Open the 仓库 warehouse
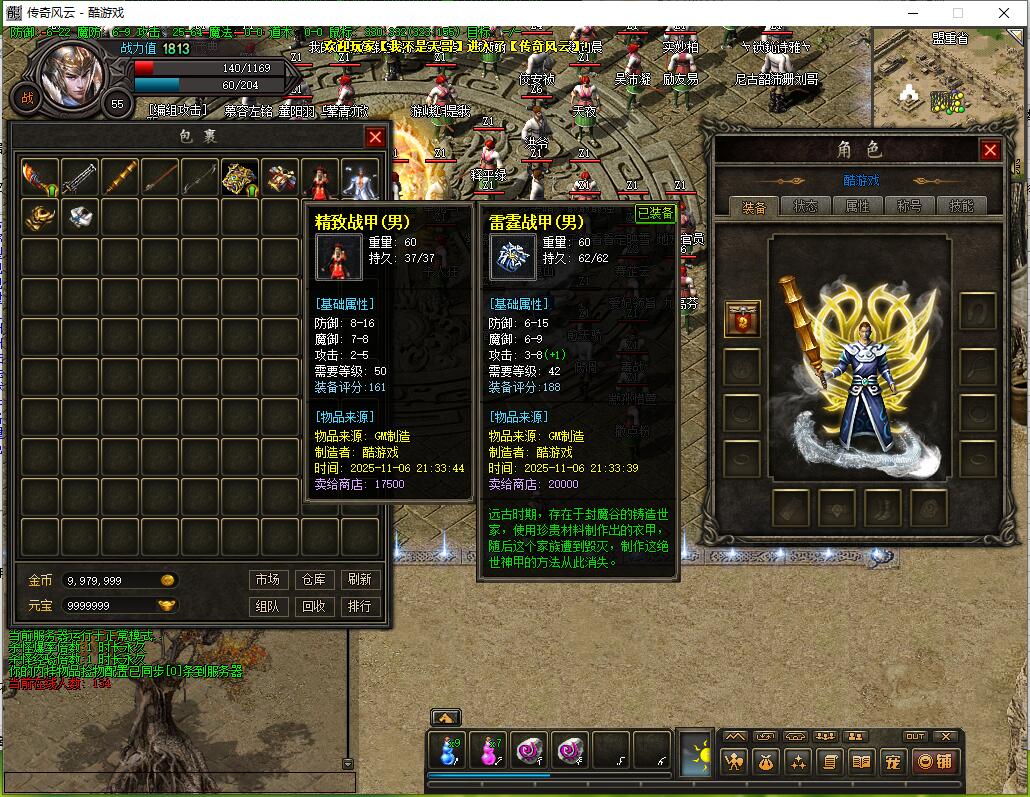 (313, 579)
